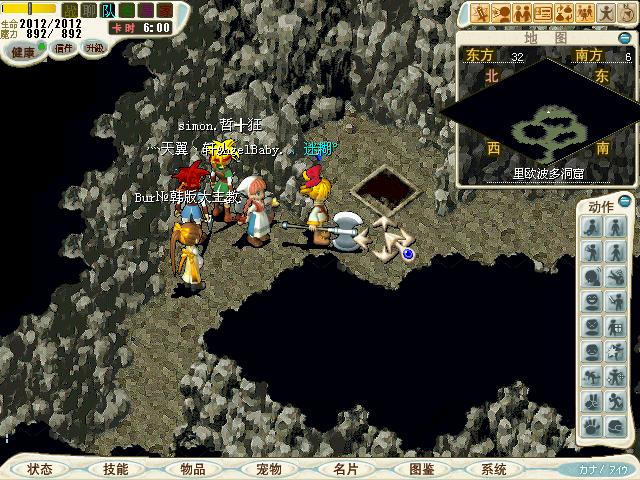
Task: Open the 技能 (Skills) menu
Action: coord(115,468)
